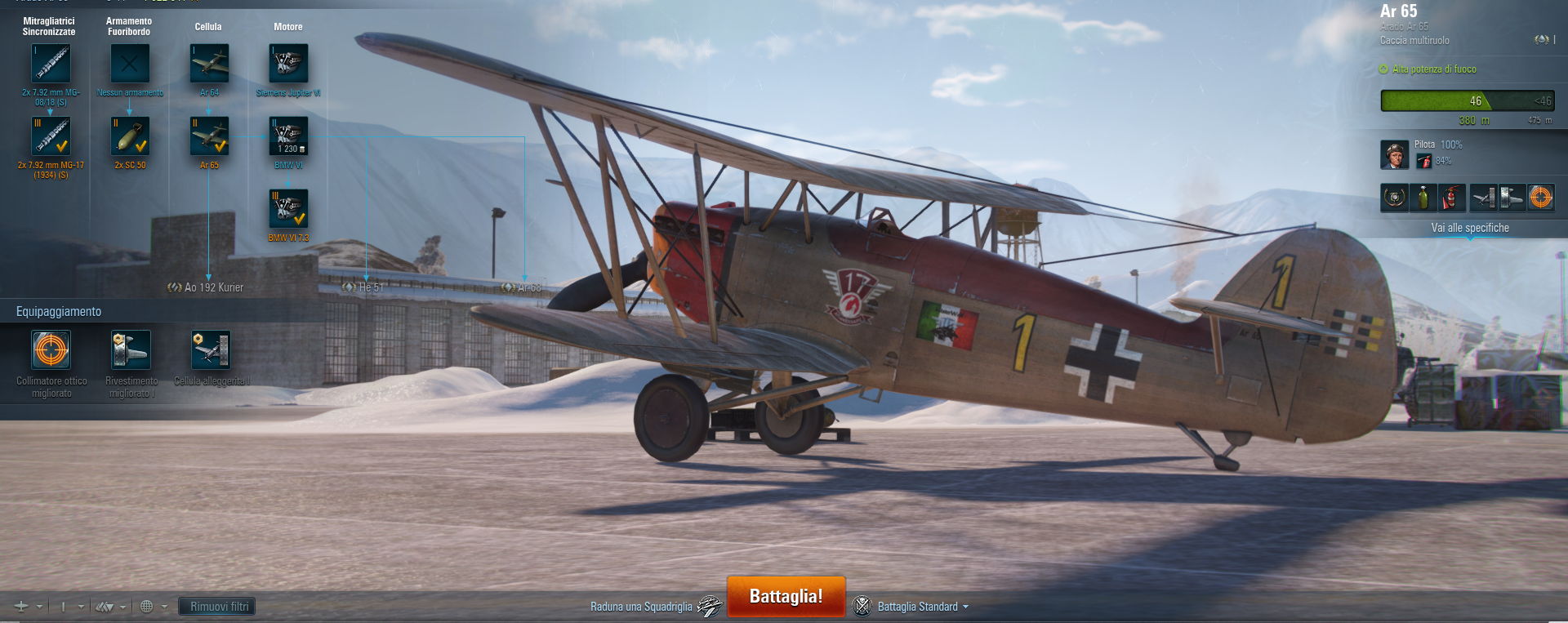Choose the Nessun armamento outboard slot
This screenshot has height=623, width=1568.
point(130,64)
